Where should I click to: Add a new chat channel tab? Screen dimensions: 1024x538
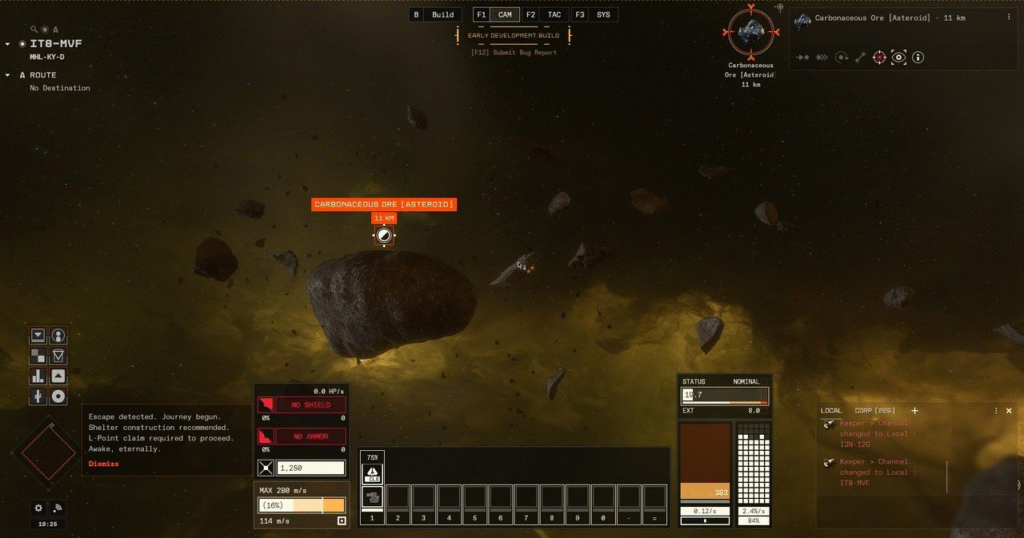click(914, 410)
